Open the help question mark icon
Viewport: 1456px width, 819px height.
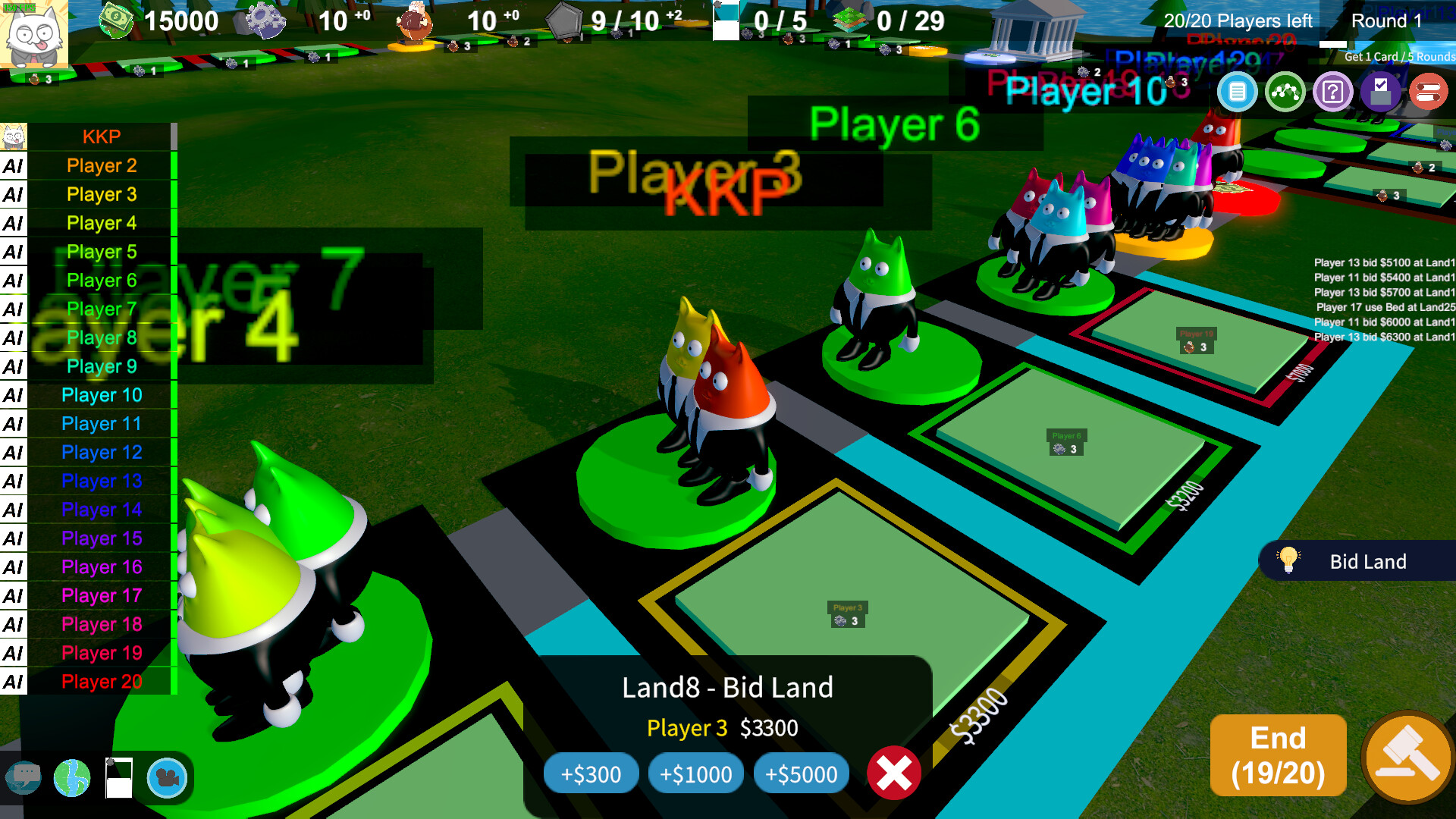click(1333, 91)
